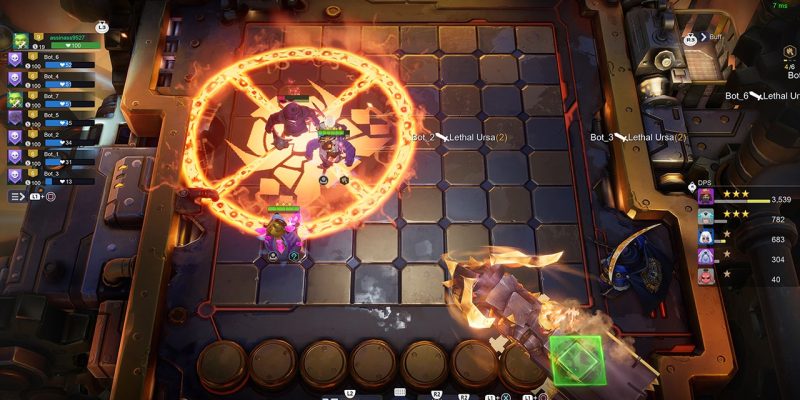Click the unit portrait with 304 damage
The width and height of the screenshot is (800, 400).
706,258
